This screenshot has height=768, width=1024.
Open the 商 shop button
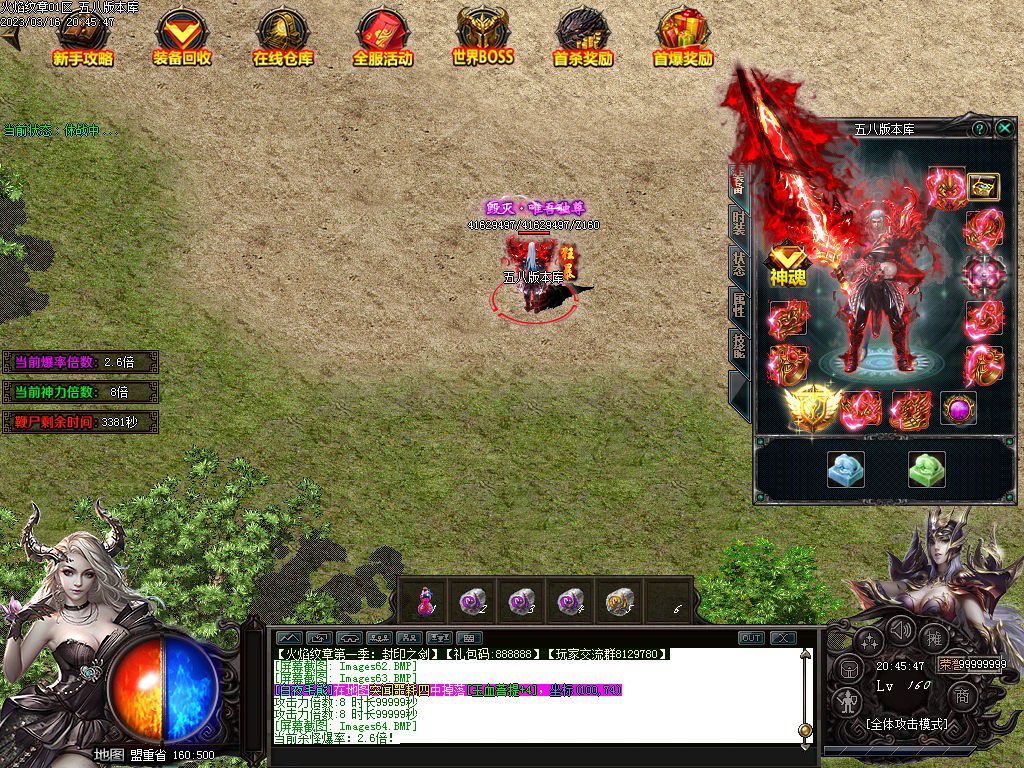tap(963, 696)
